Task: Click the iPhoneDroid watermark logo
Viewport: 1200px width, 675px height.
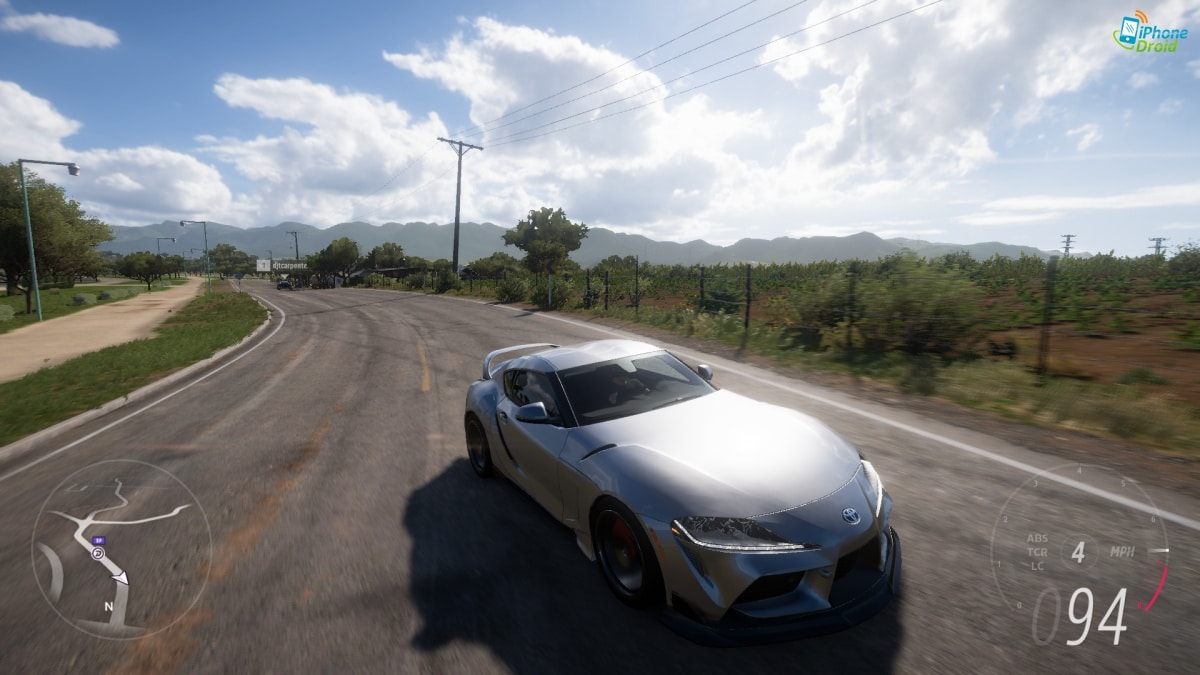Action: tap(1150, 31)
